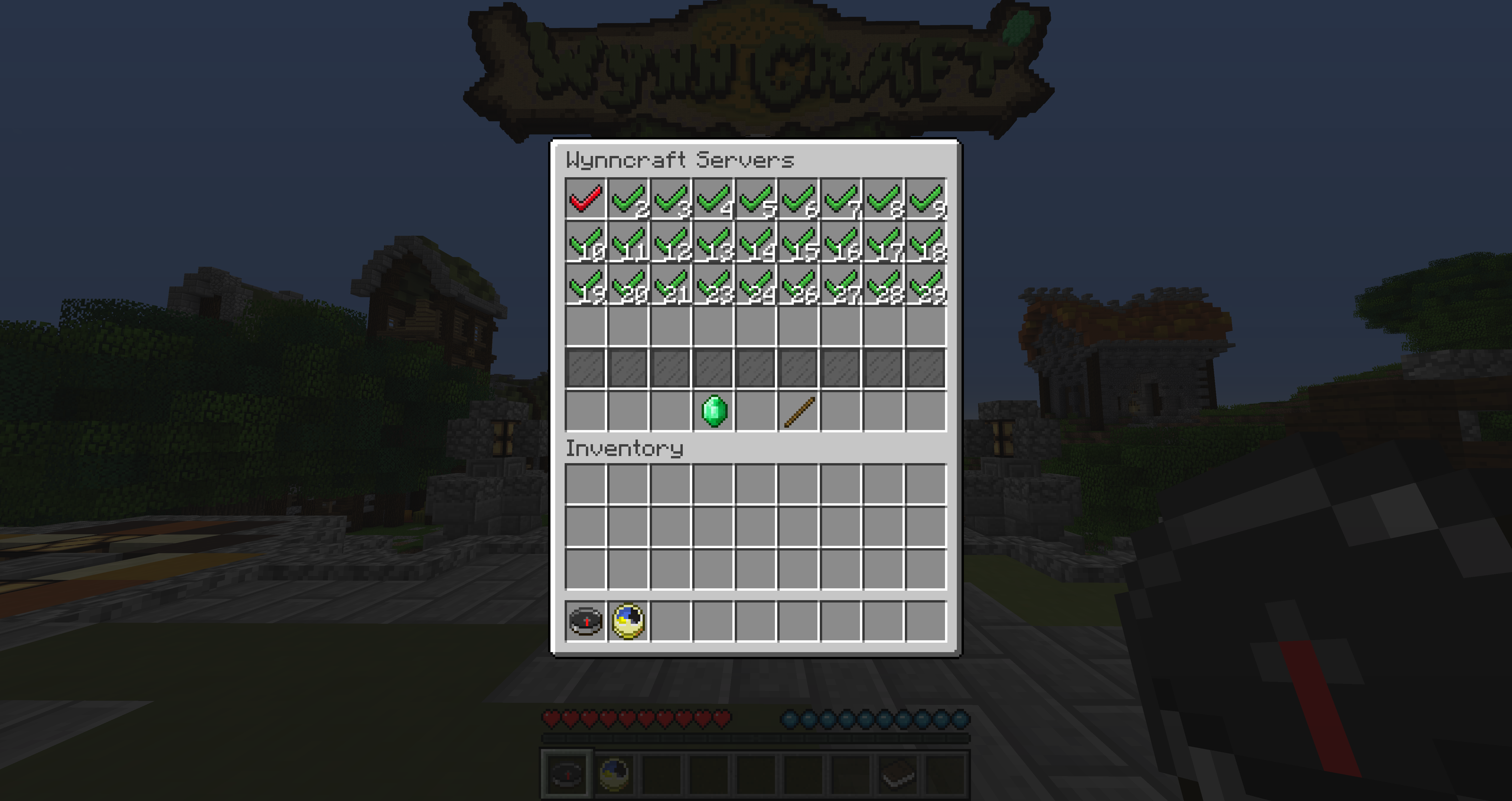This screenshot has width=1512, height=801.
Task: Connect to server 9
Action: [926, 199]
